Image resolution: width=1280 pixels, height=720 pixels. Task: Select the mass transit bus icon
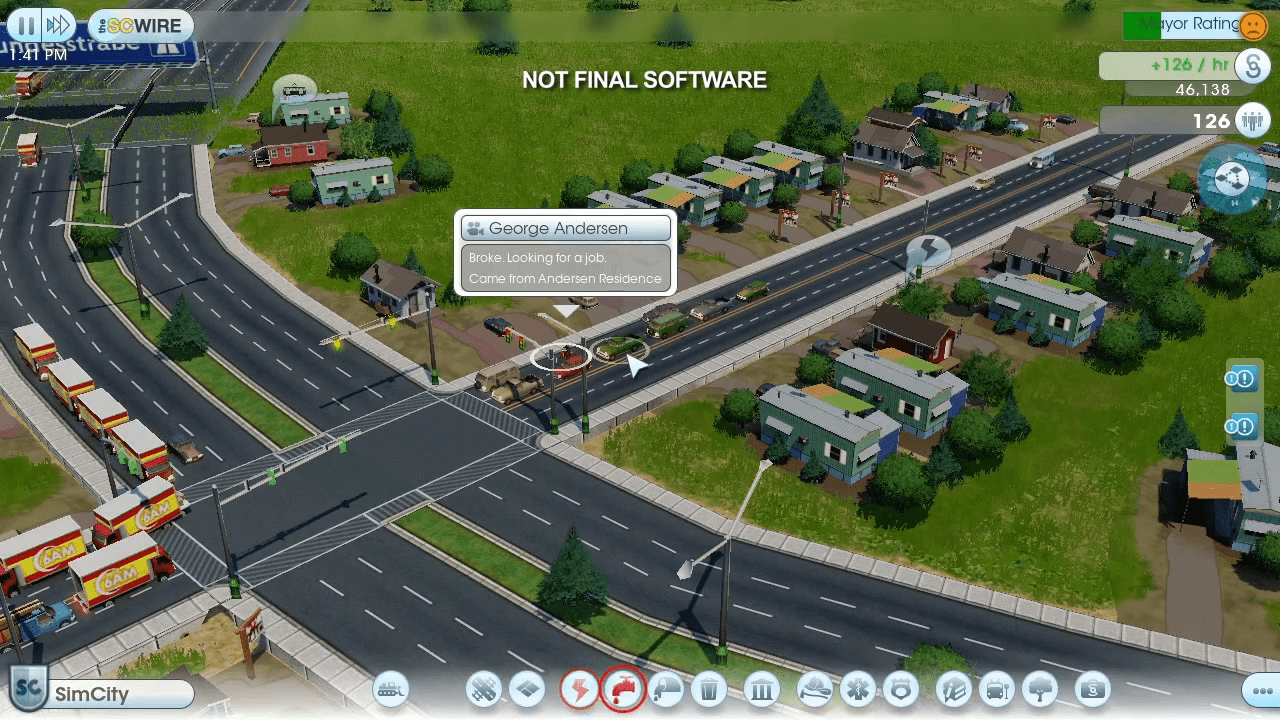tap(997, 690)
